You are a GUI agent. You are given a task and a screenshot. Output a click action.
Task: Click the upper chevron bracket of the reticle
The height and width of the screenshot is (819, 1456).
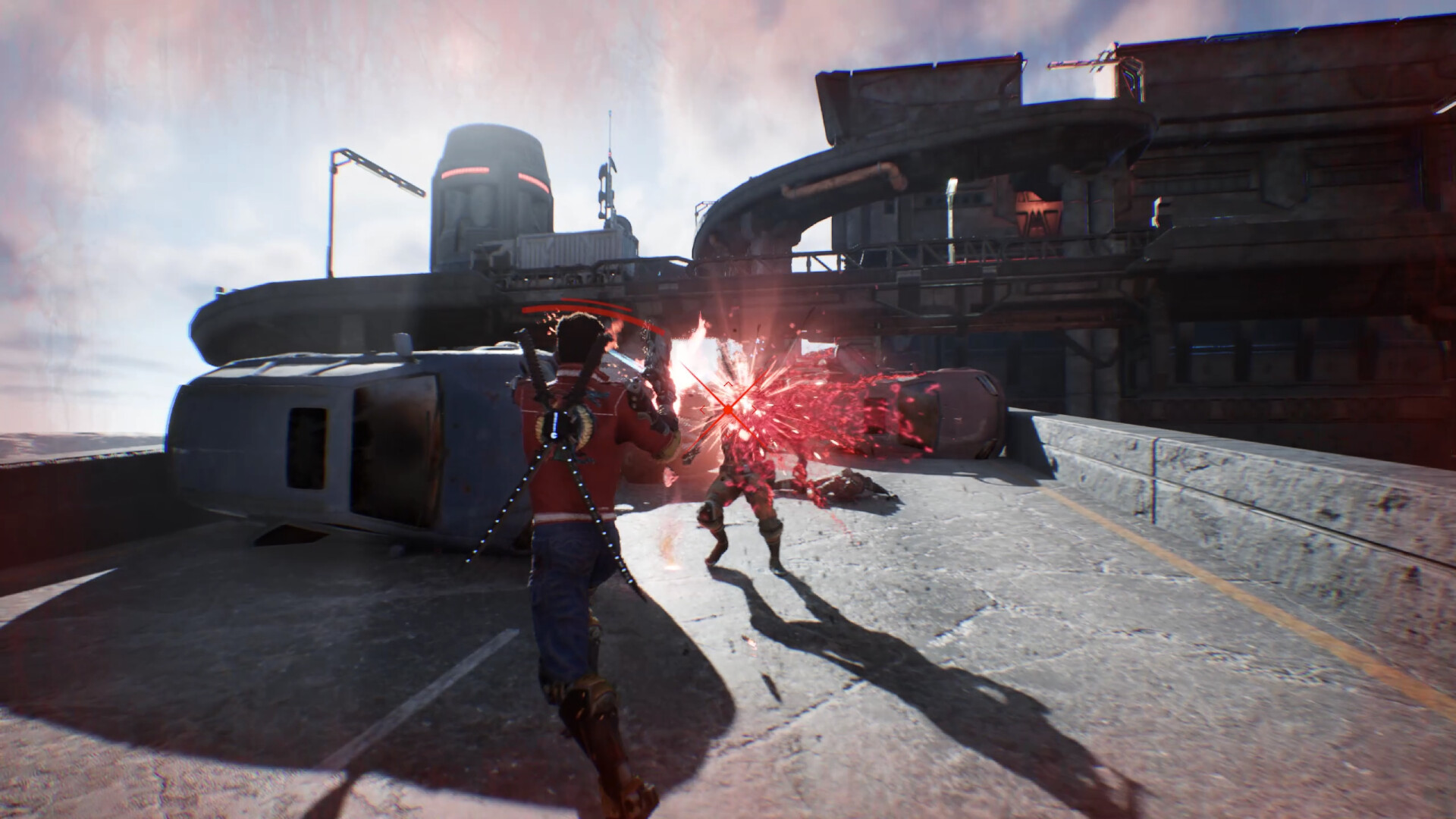728,384
